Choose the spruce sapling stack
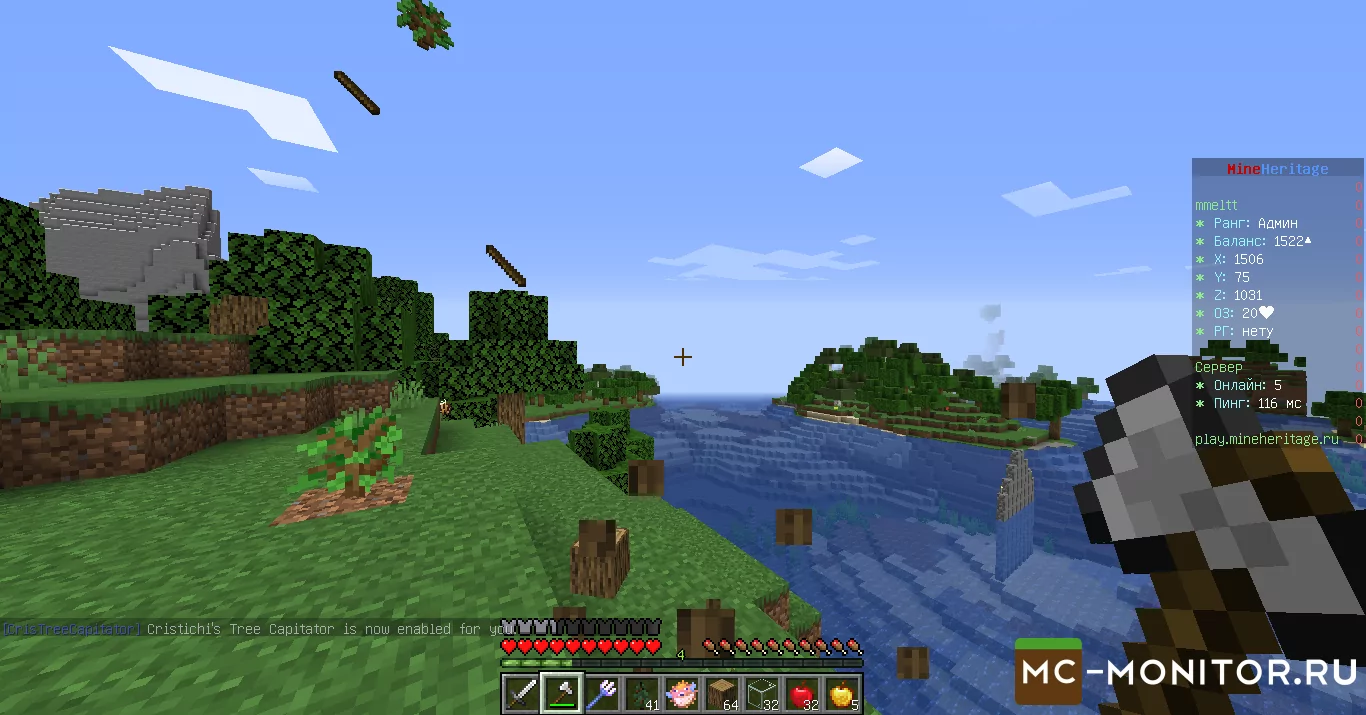 (642, 693)
